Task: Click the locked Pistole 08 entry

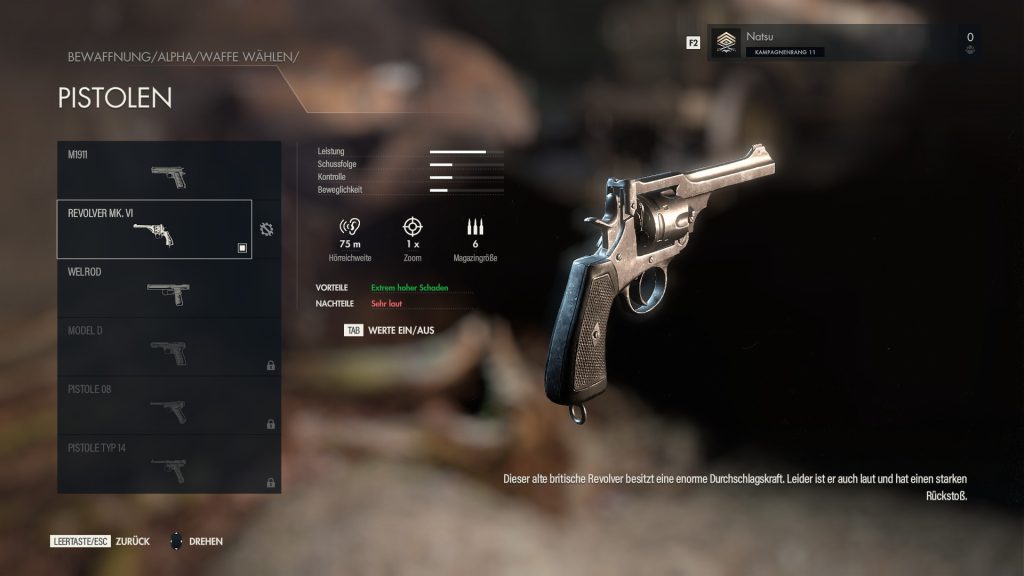Action: (168, 405)
